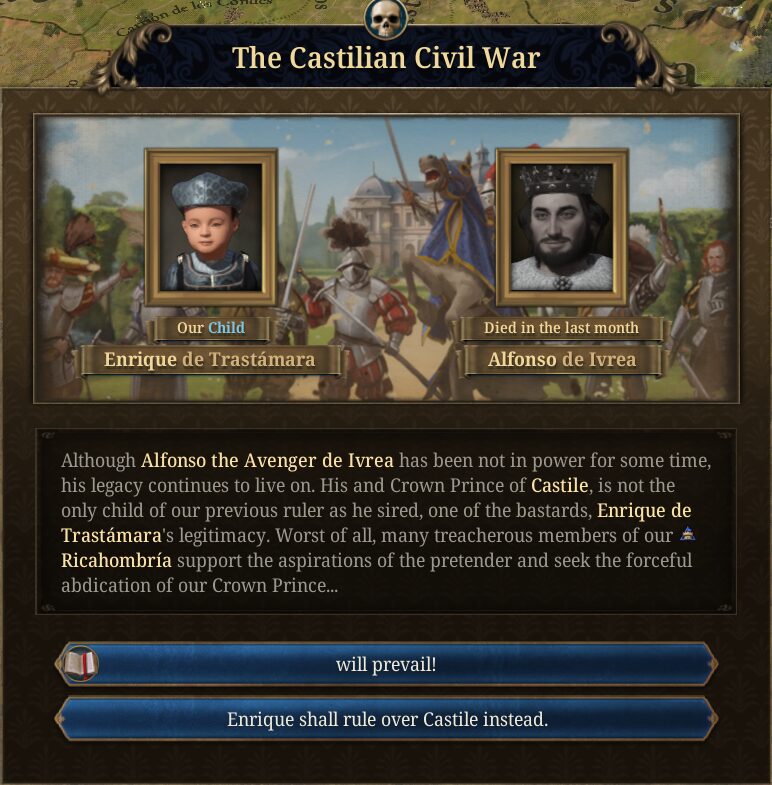Click Alfonso the Avenger de Ivrea in text

point(267,461)
